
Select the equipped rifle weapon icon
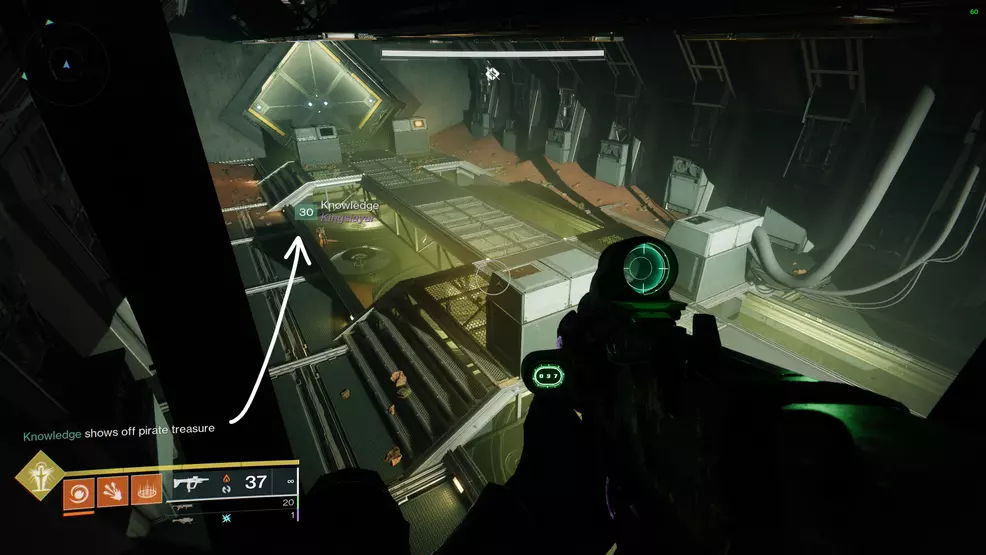pyautogui.click(x=191, y=484)
